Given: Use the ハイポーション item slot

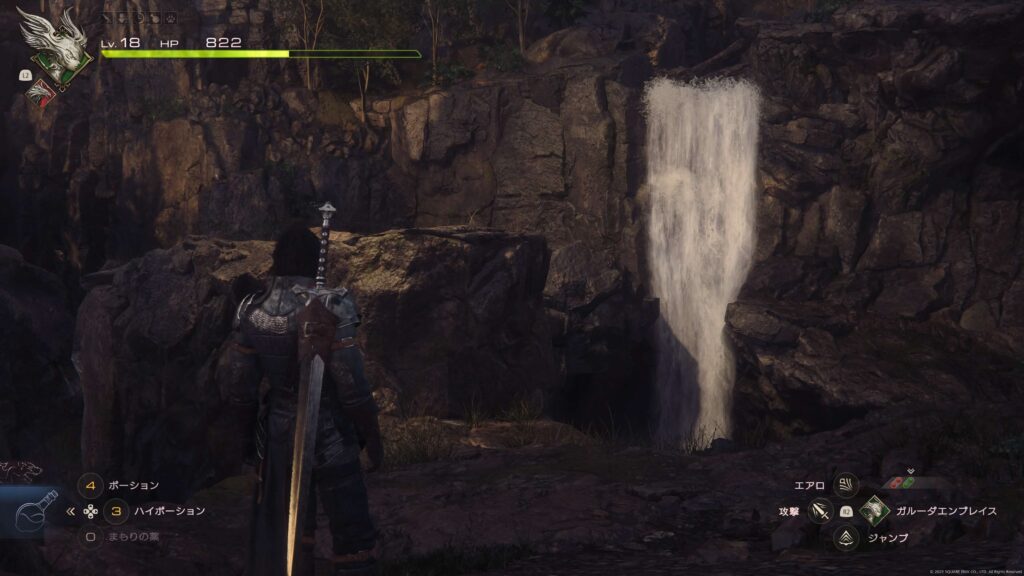Looking at the screenshot, I should click(117, 511).
